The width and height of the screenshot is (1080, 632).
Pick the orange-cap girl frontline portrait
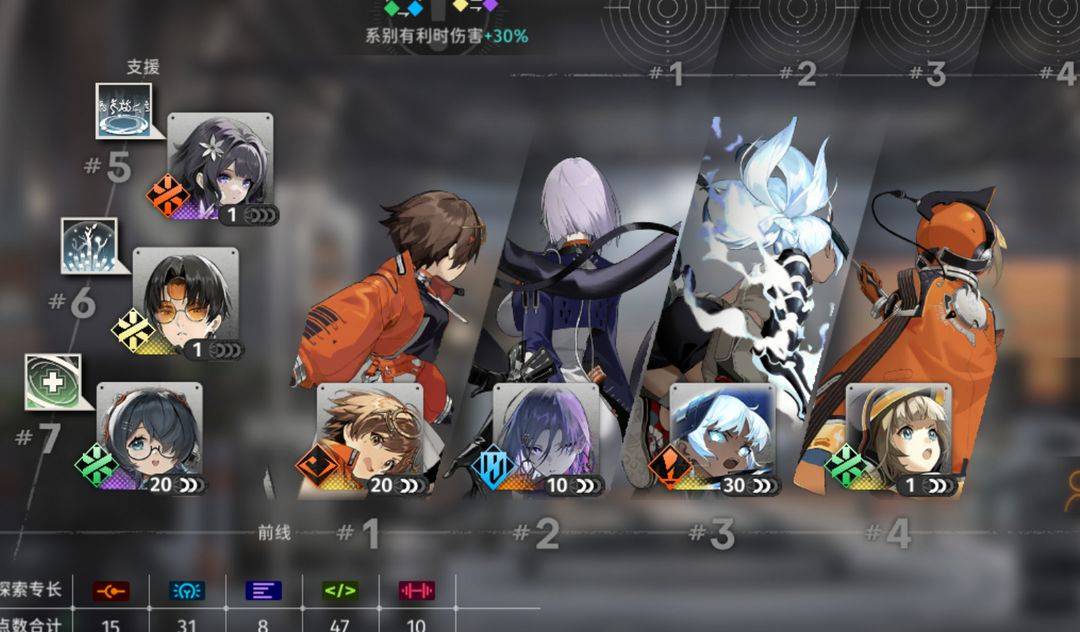897,438
